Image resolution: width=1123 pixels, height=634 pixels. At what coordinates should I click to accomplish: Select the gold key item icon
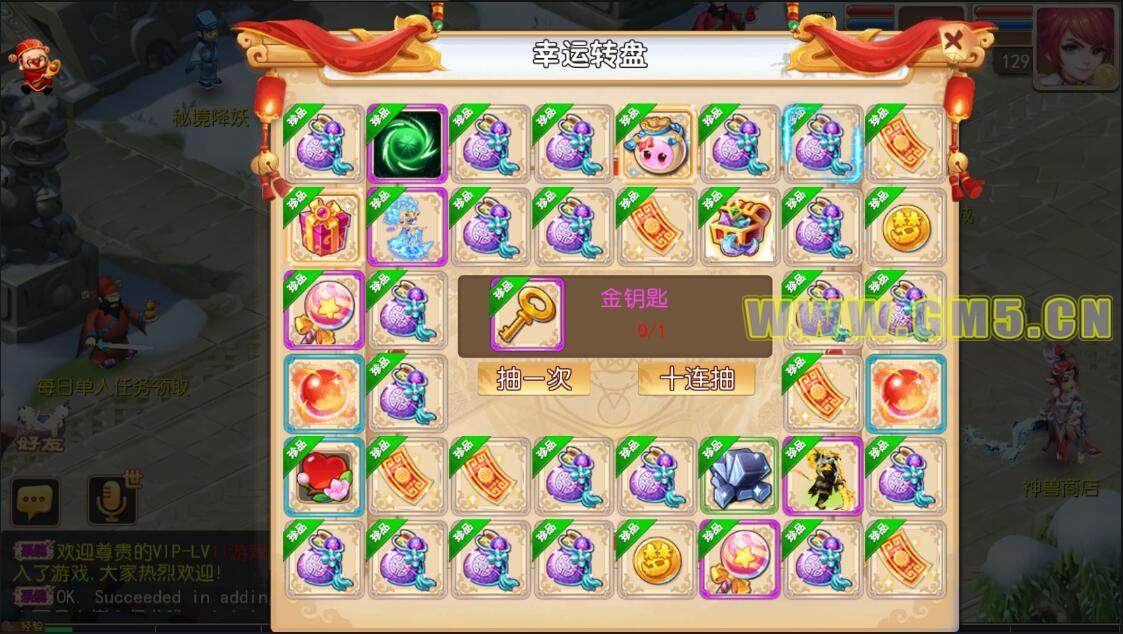coord(527,314)
